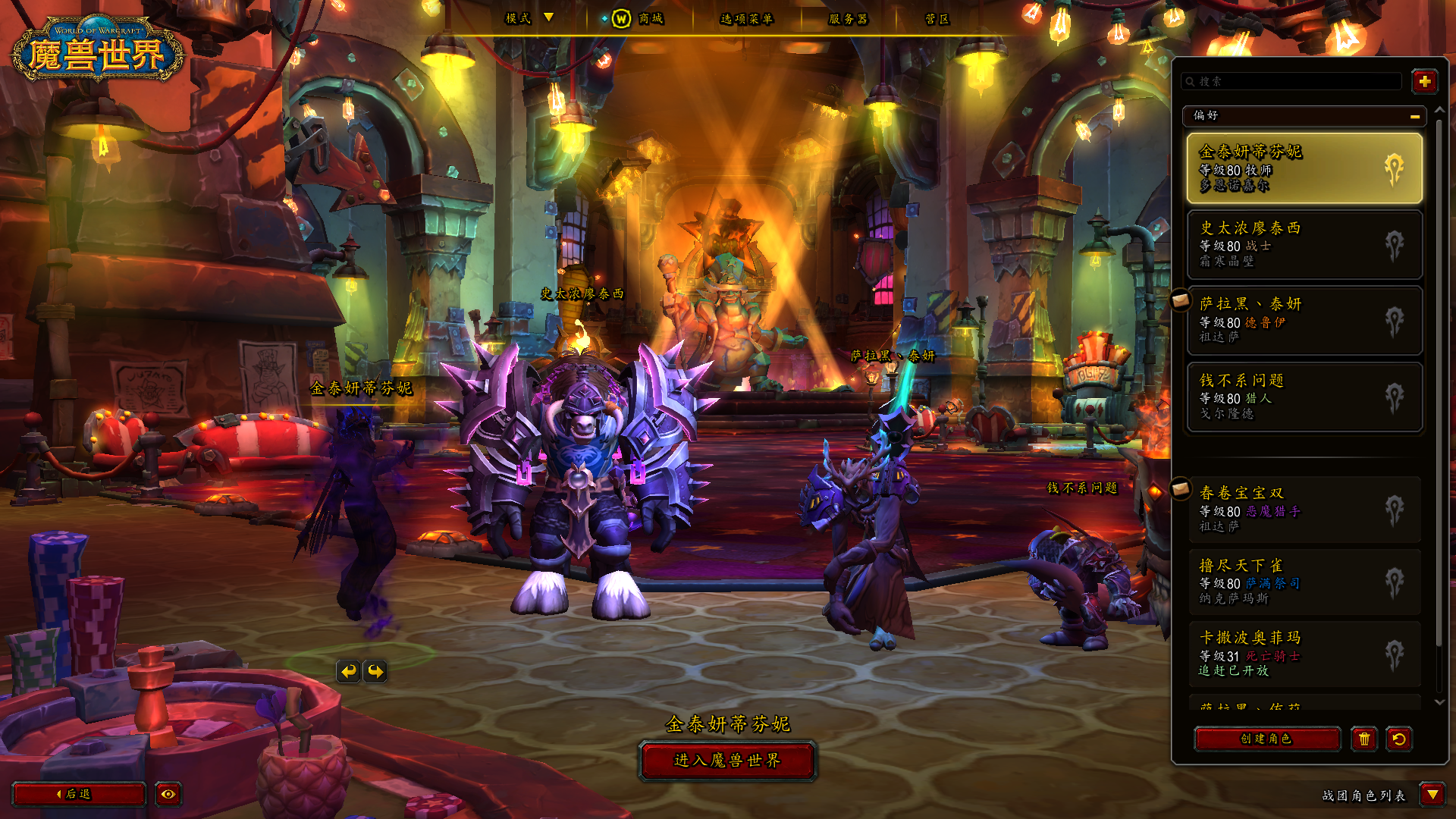Image resolution: width=1456 pixels, height=819 pixels.
Task: Pick the death knight 卡撒波奥菲玛
Action: point(1304,654)
